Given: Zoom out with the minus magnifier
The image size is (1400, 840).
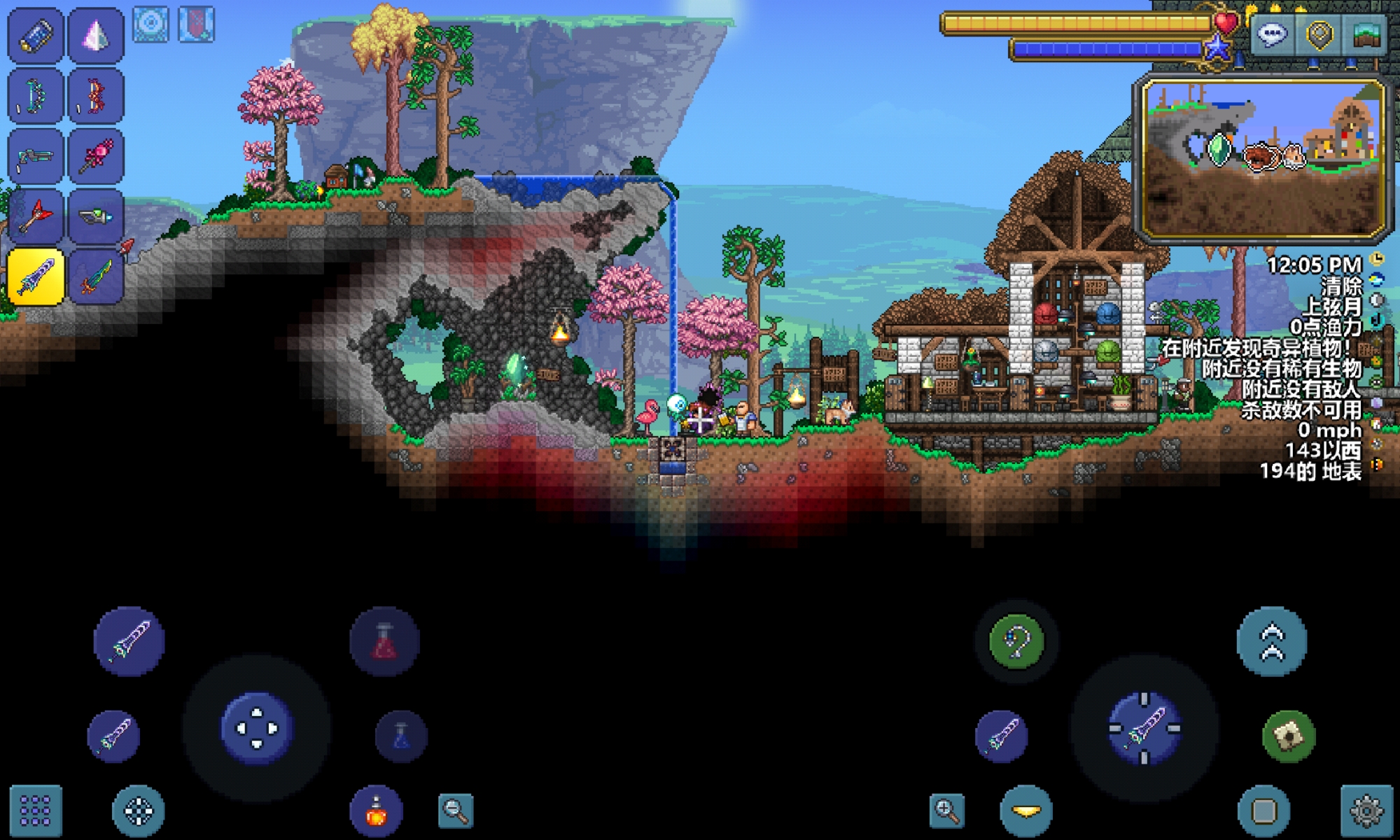Looking at the screenshot, I should click(x=456, y=811).
